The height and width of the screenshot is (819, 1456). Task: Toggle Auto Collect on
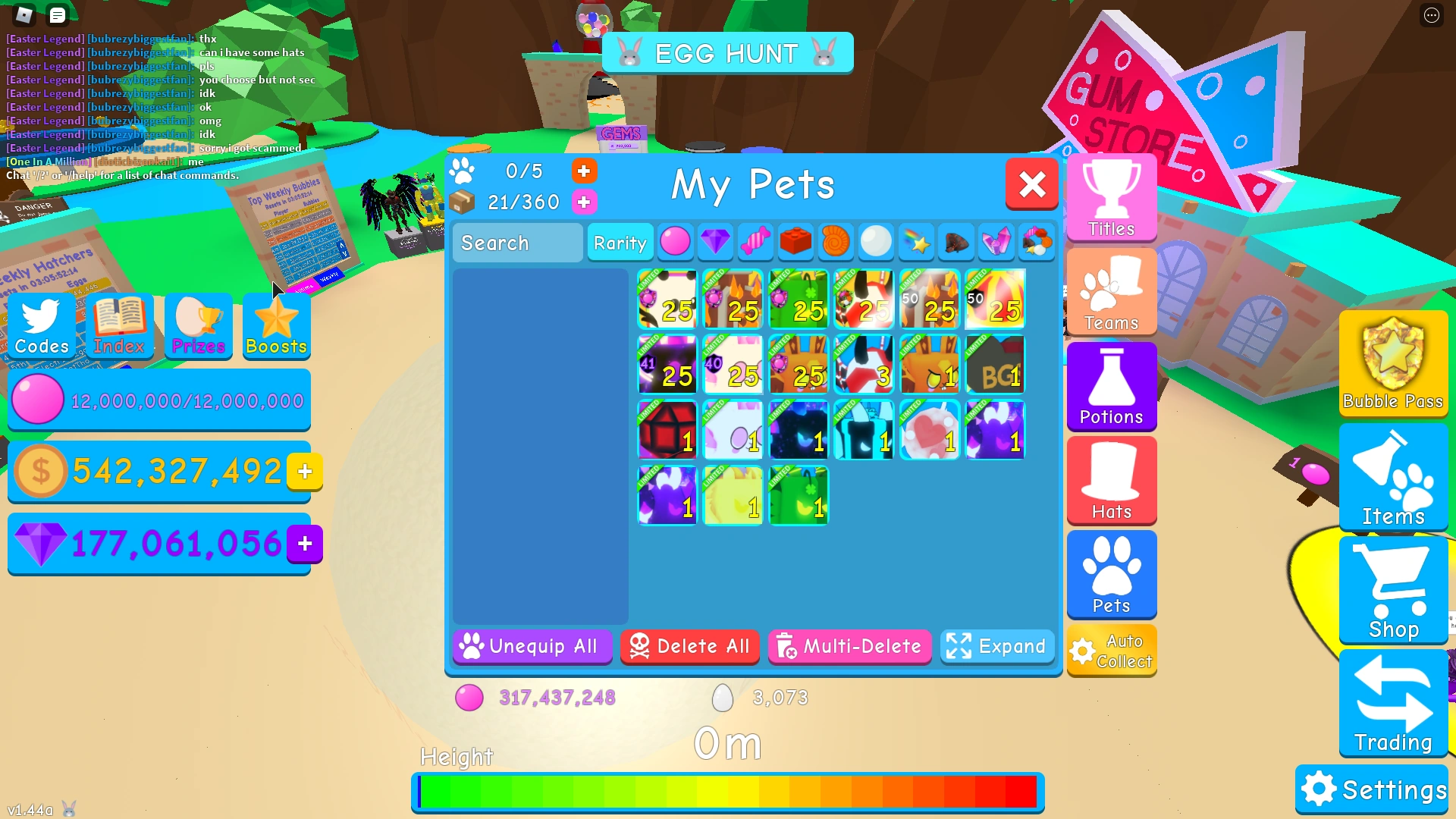point(1111,650)
